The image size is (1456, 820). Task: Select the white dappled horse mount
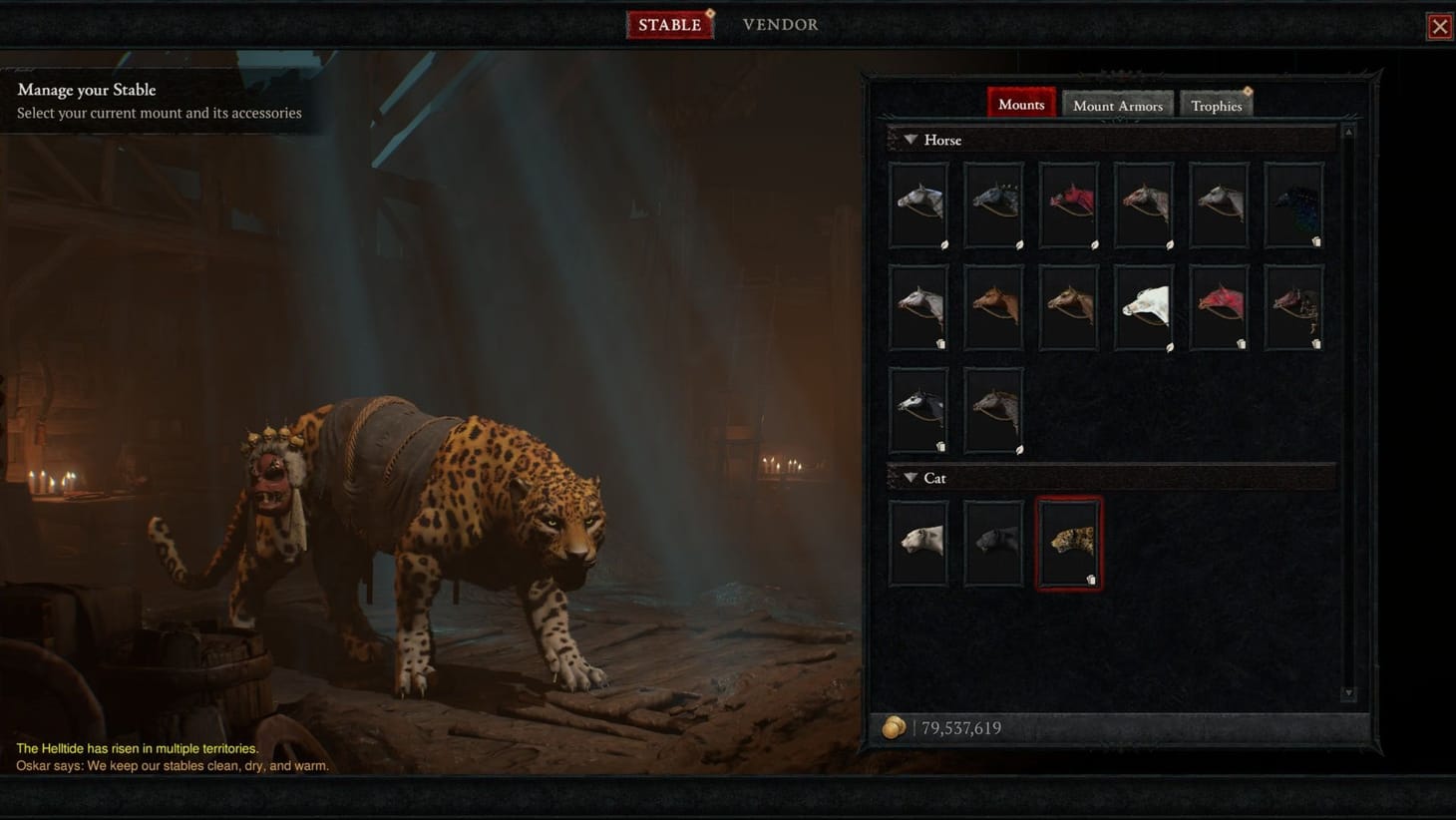point(917,205)
